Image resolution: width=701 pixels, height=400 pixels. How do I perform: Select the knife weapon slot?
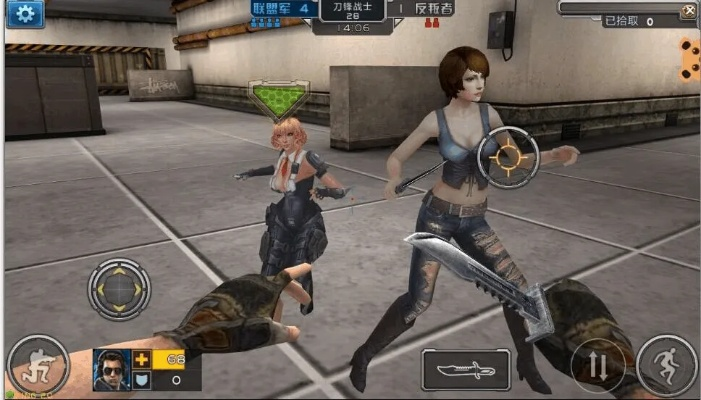[x=465, y=369]
